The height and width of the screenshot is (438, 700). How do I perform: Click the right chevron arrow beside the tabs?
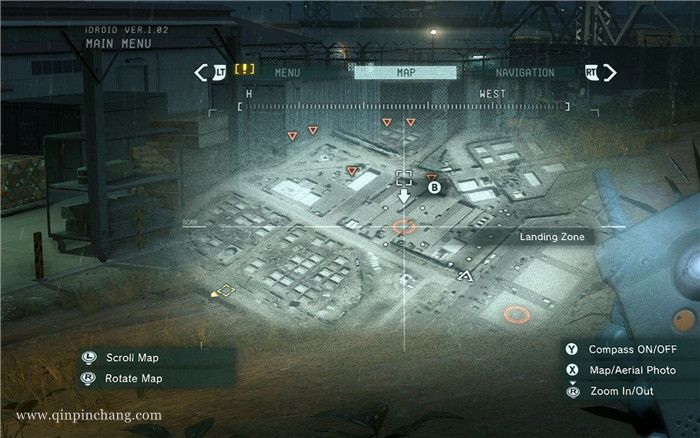coord(609,72)
